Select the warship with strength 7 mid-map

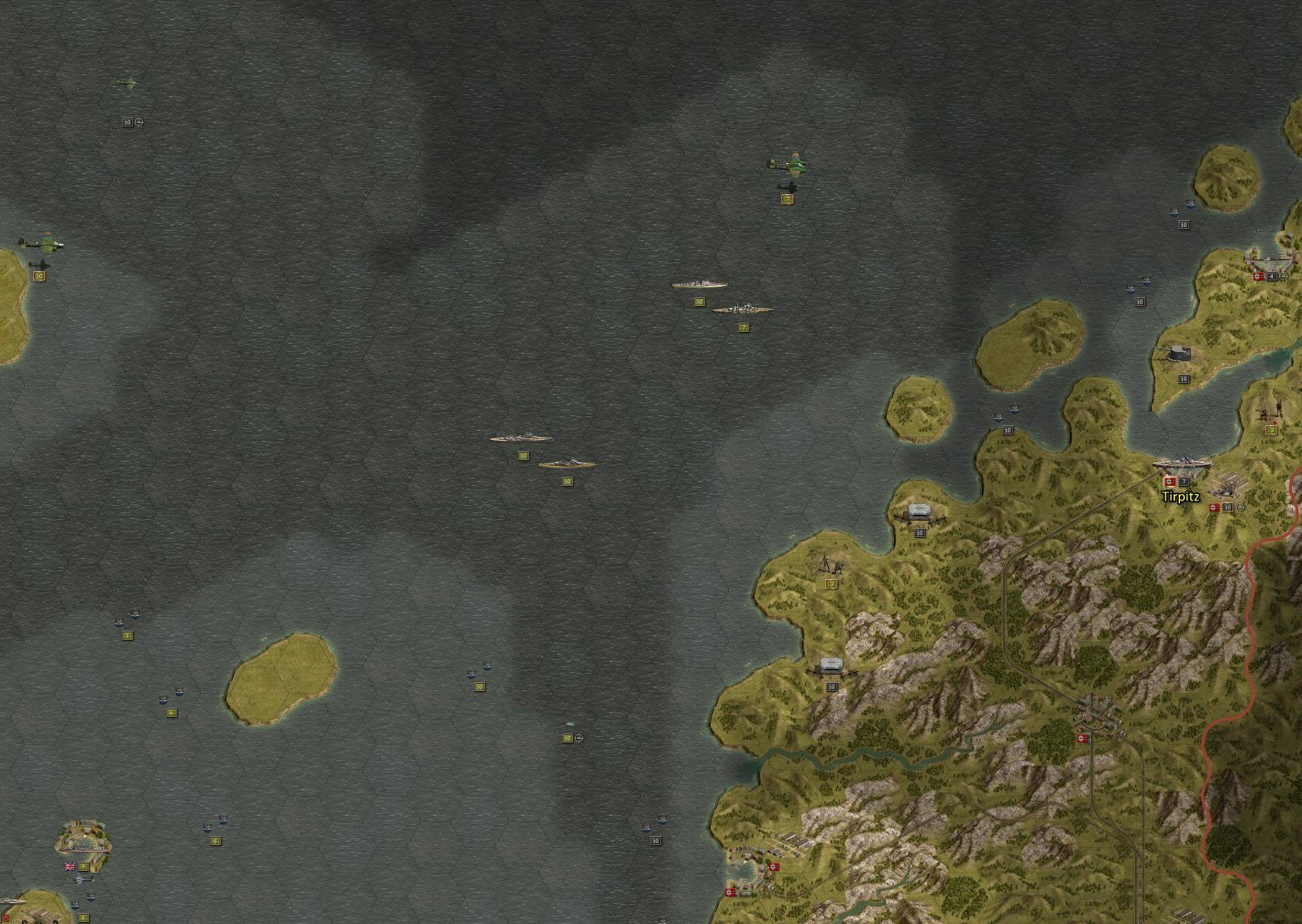click(743, 309)
